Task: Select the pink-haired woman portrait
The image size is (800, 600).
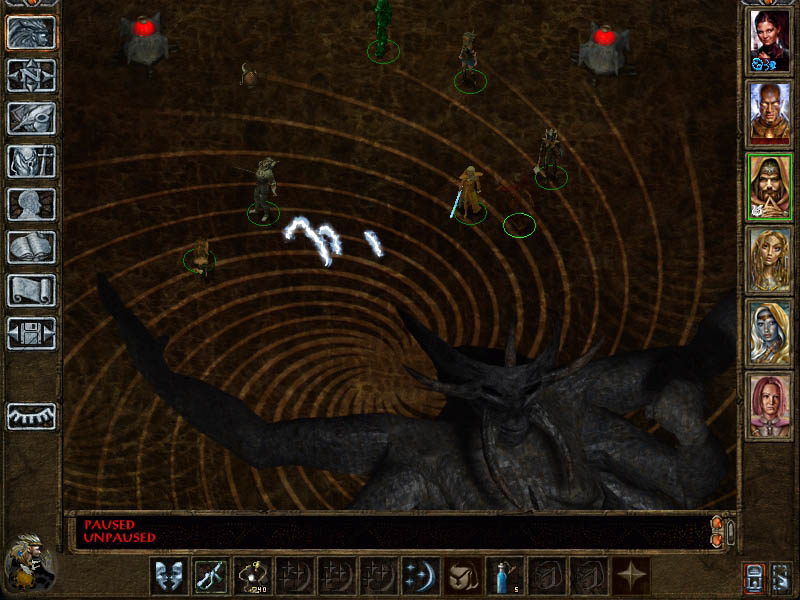Action: [x=770, y=405]
